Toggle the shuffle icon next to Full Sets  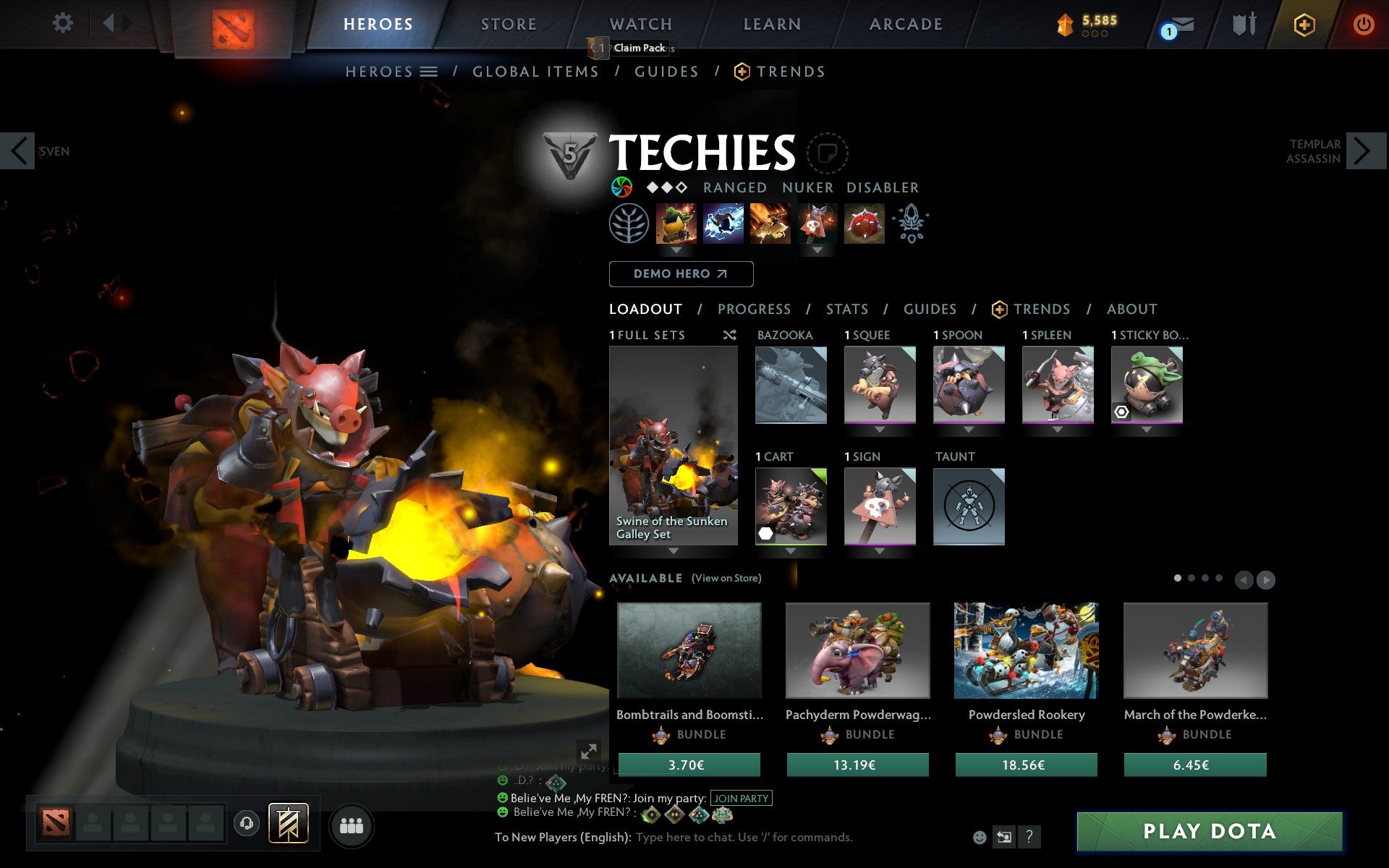click(x=730, y=335)
